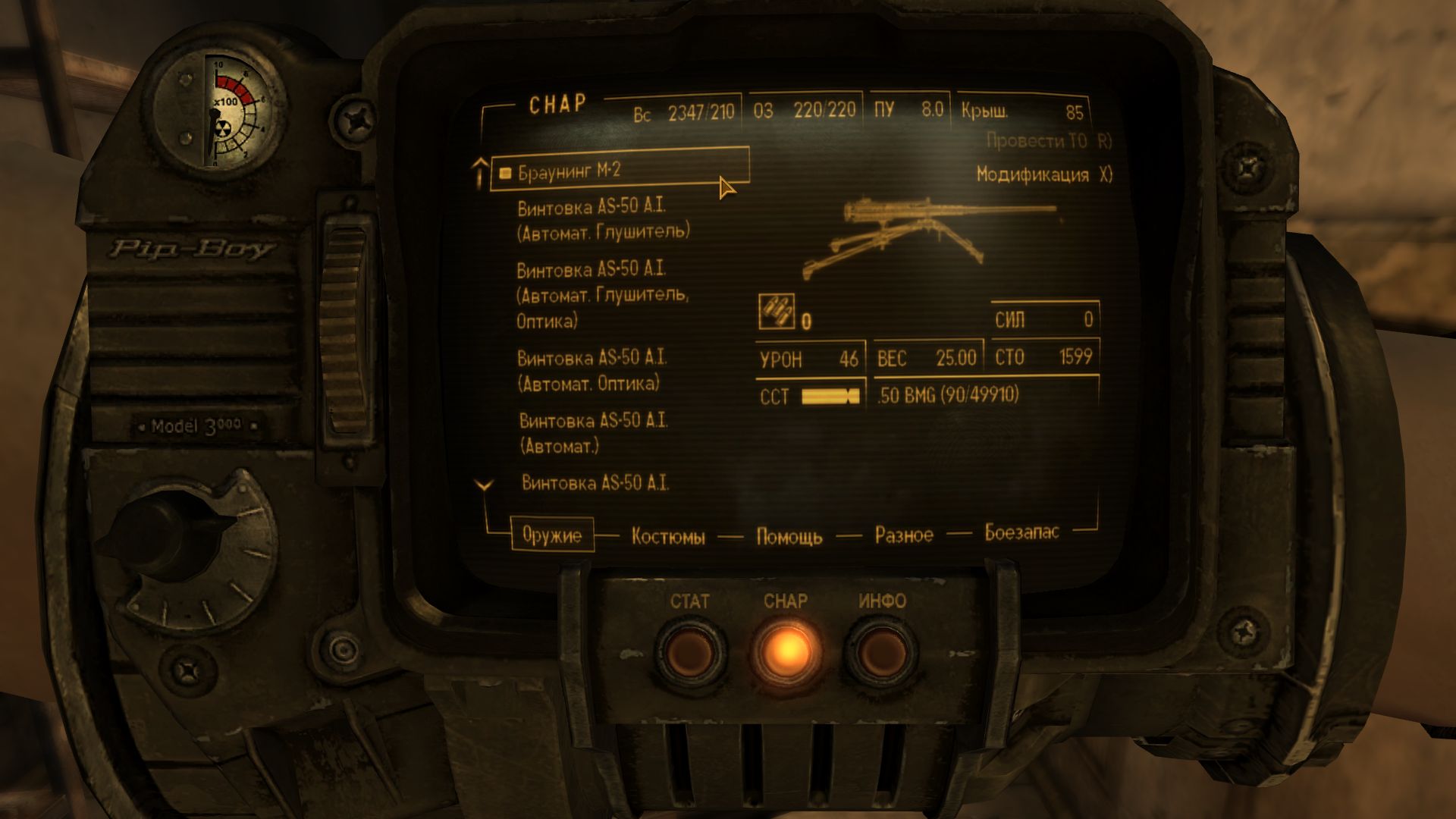Open the СТАТ section button
Image resolution: width=1456 pixels, height=819 pixels.
tap(690, 651)
